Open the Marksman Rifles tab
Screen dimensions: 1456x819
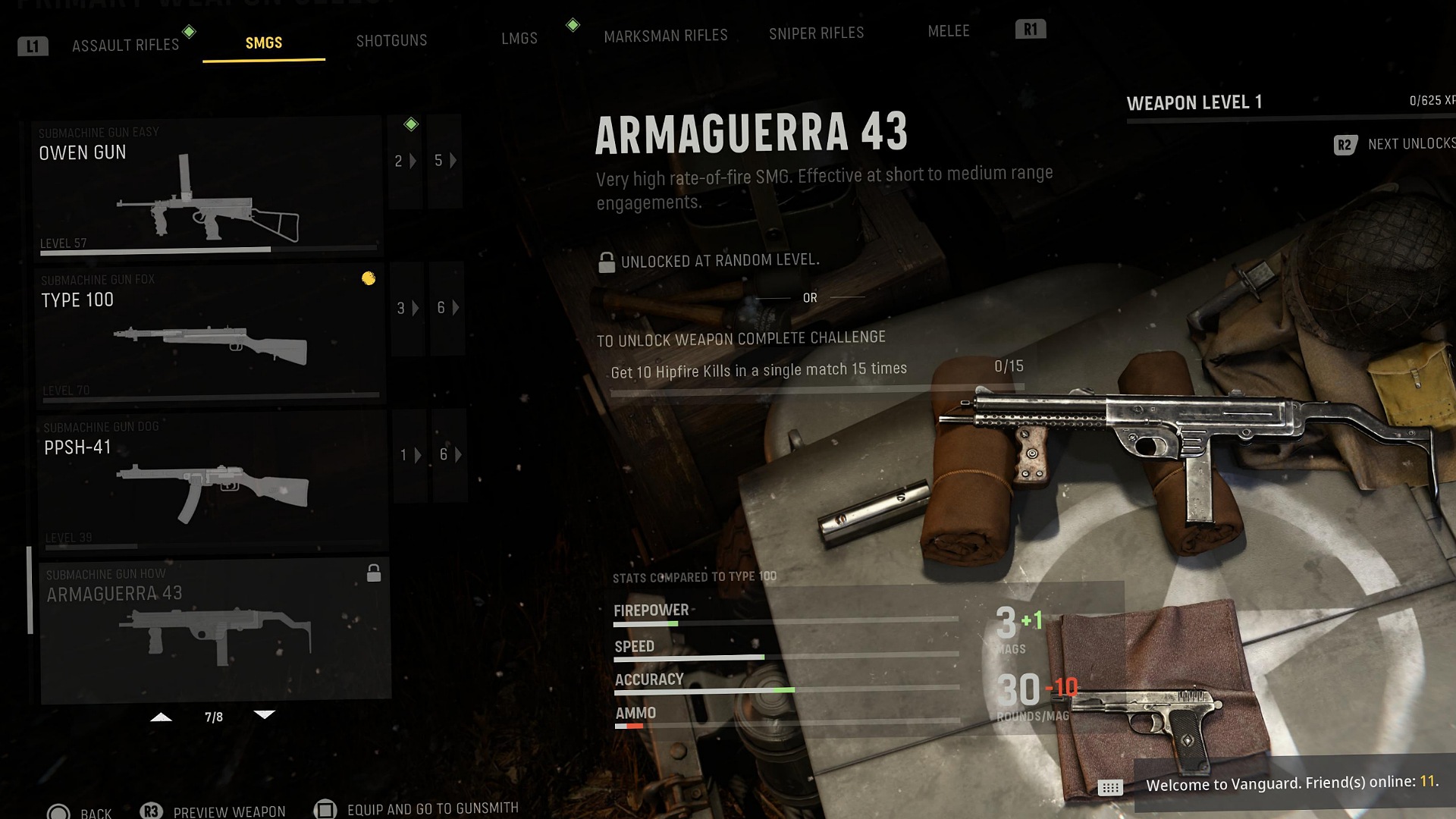pyautogui.click(x=665, y=36)
